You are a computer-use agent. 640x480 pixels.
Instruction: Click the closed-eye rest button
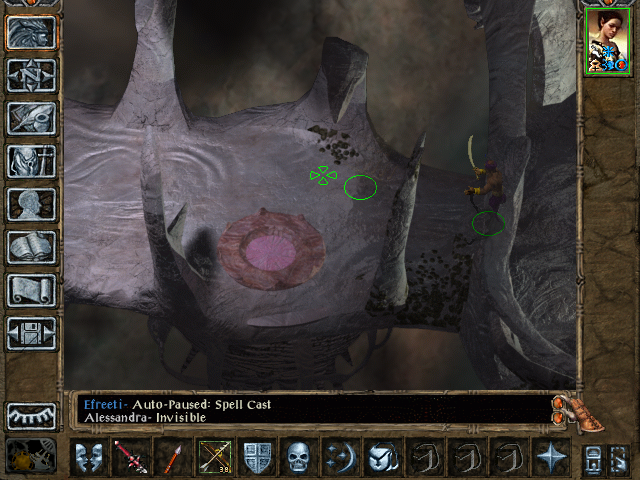[x=31, y=416]
